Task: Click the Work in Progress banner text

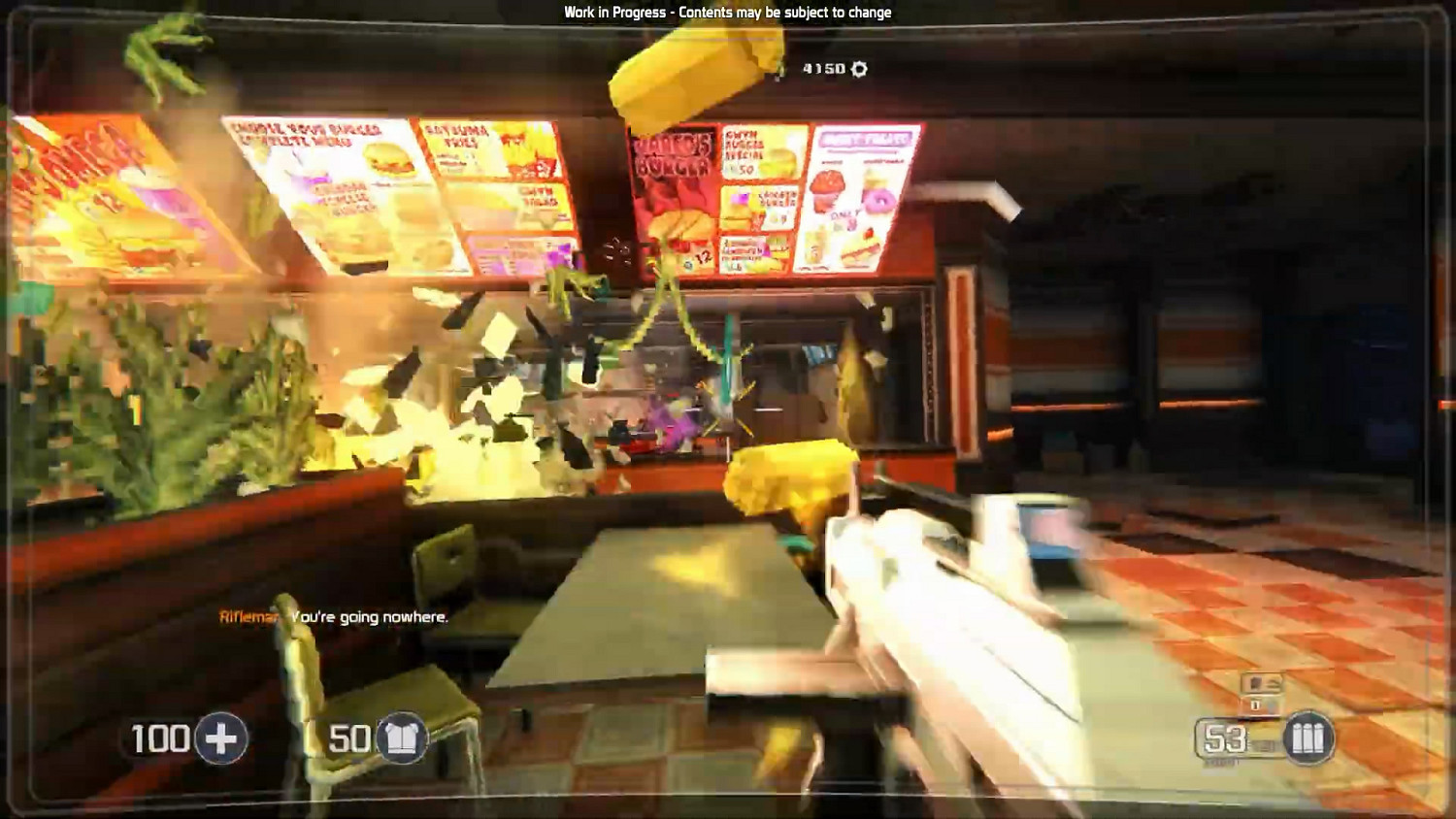Action: tap(726, 13)
